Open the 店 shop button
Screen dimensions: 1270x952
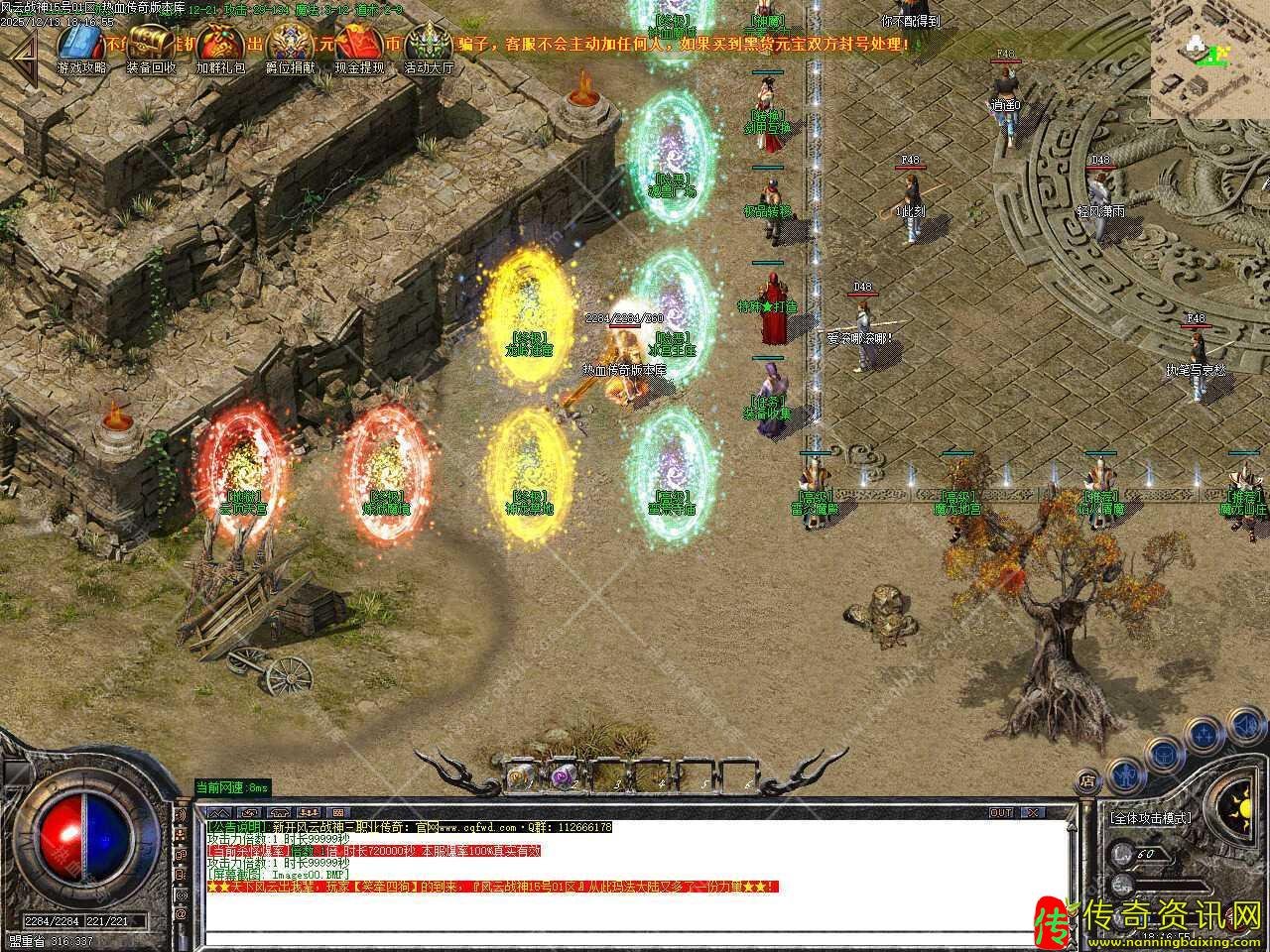click(1088, 781)
